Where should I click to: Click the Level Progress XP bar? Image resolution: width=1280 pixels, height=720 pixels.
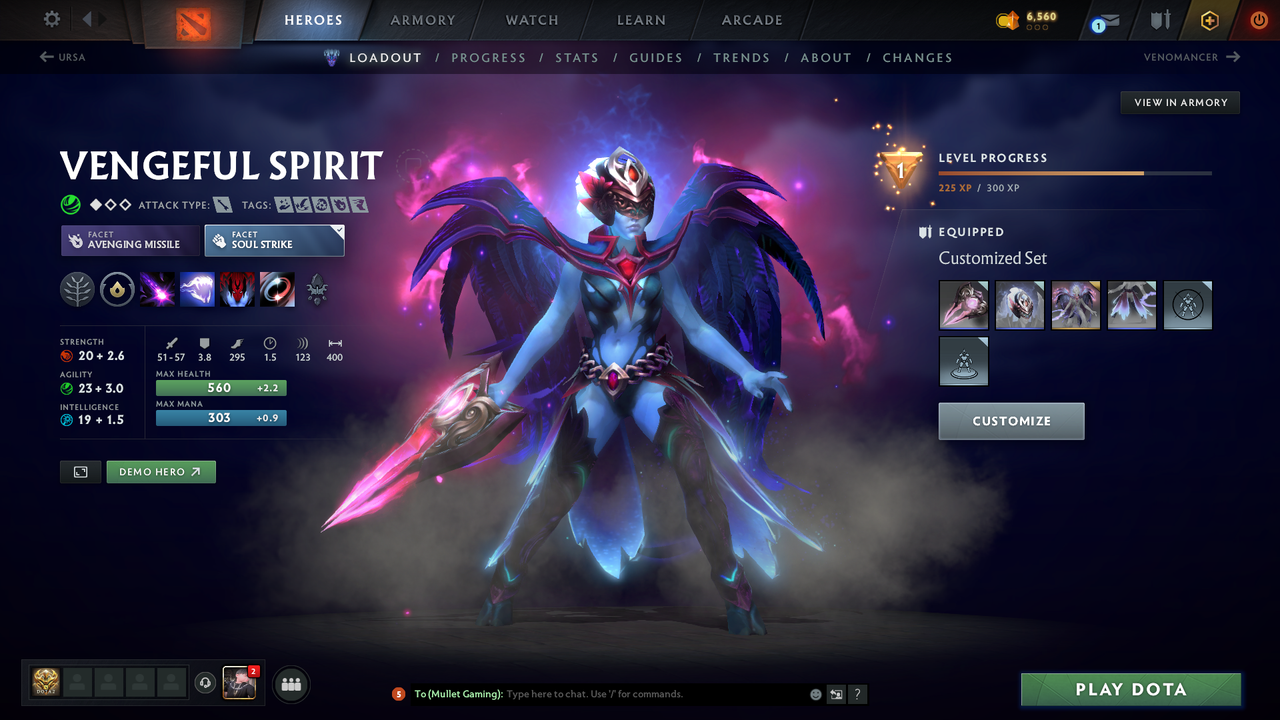pos(1075,172)
